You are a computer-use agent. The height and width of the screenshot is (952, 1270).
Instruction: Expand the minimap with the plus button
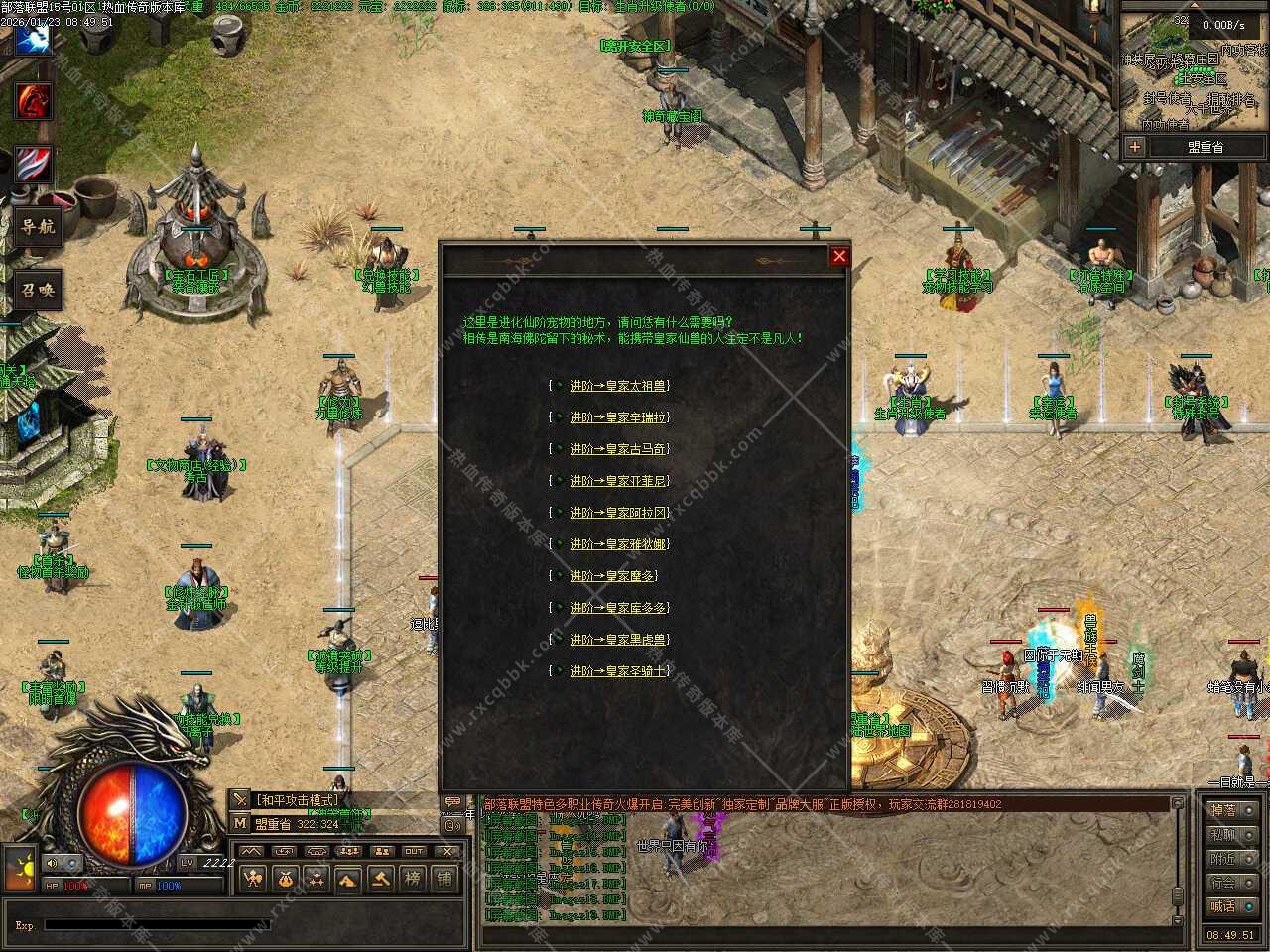click(1135, 147)
